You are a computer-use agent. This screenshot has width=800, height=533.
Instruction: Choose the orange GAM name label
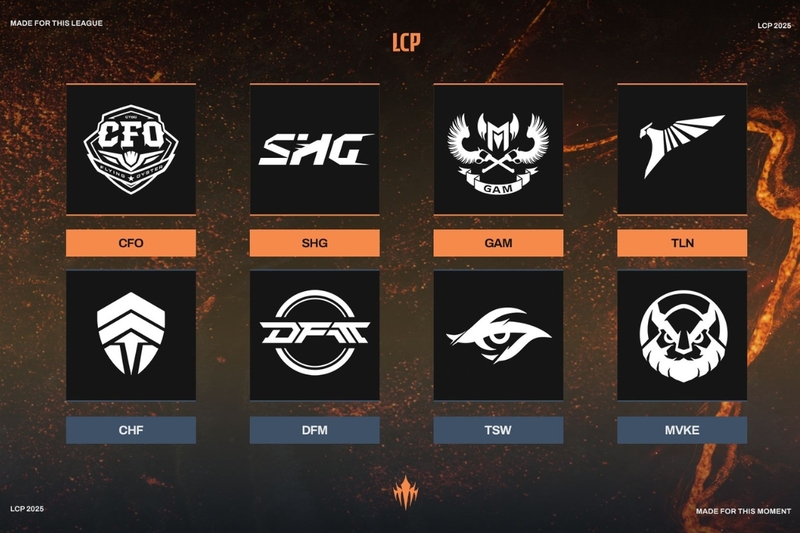tap(498, 243)
